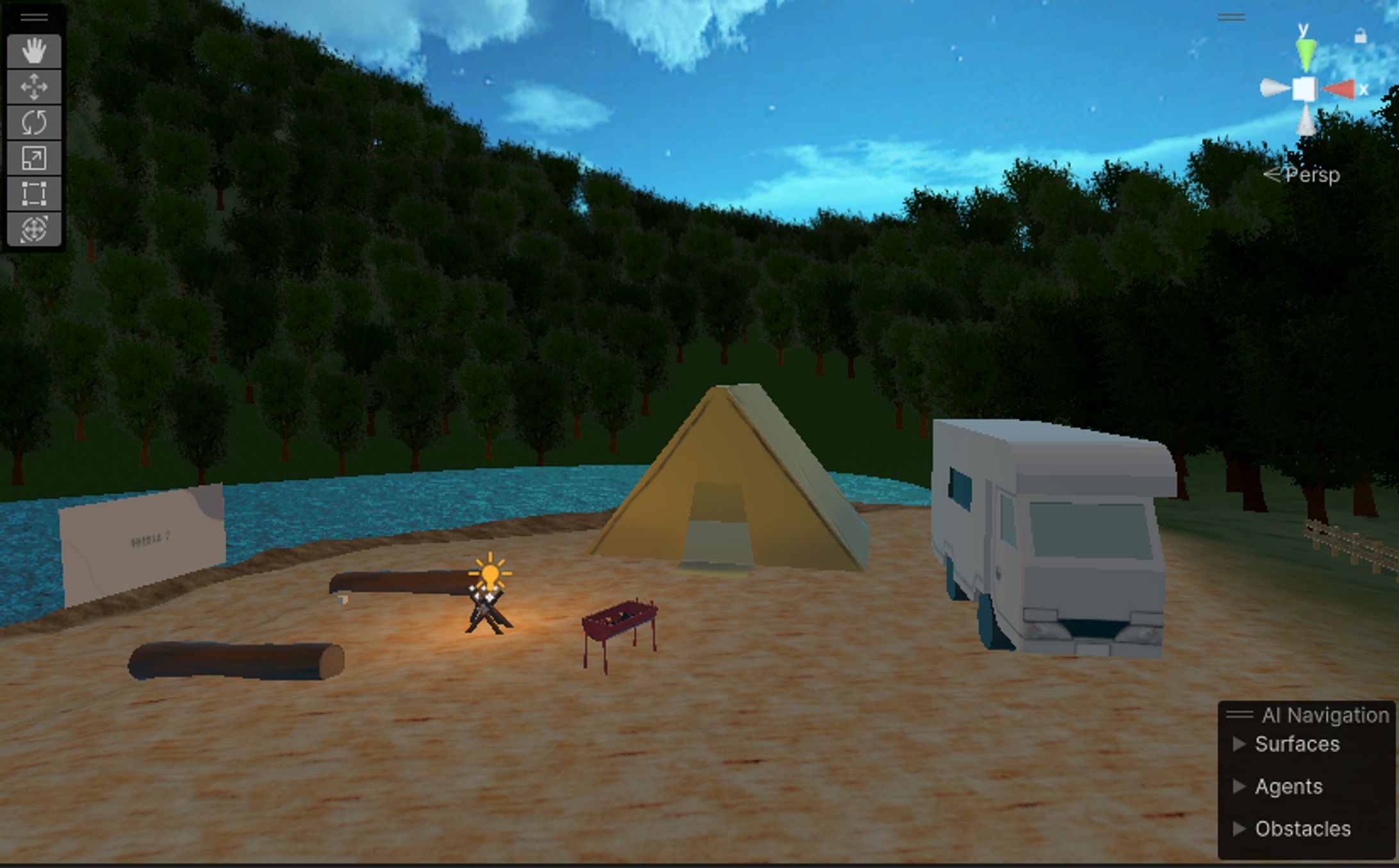This screenshot has height=868, width=1399.
Task: Select the Rect transform tool
Action: 34,193
